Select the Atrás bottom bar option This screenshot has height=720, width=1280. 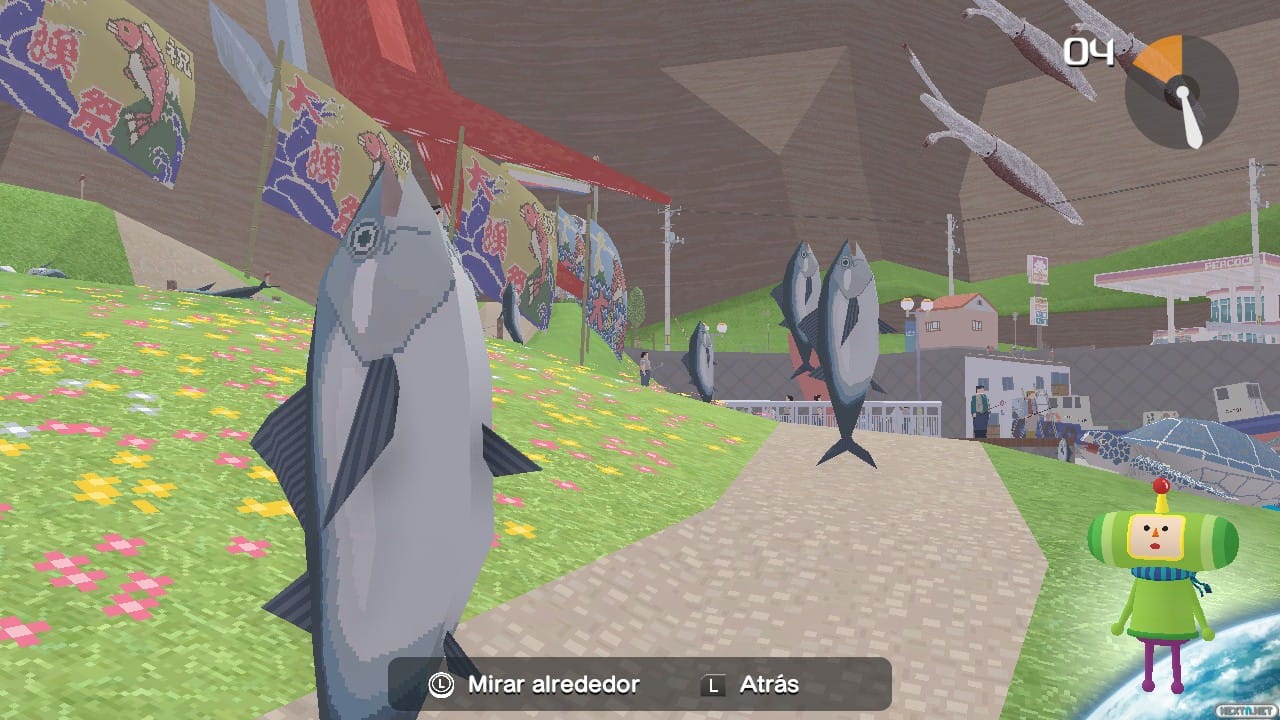point(767,685)
